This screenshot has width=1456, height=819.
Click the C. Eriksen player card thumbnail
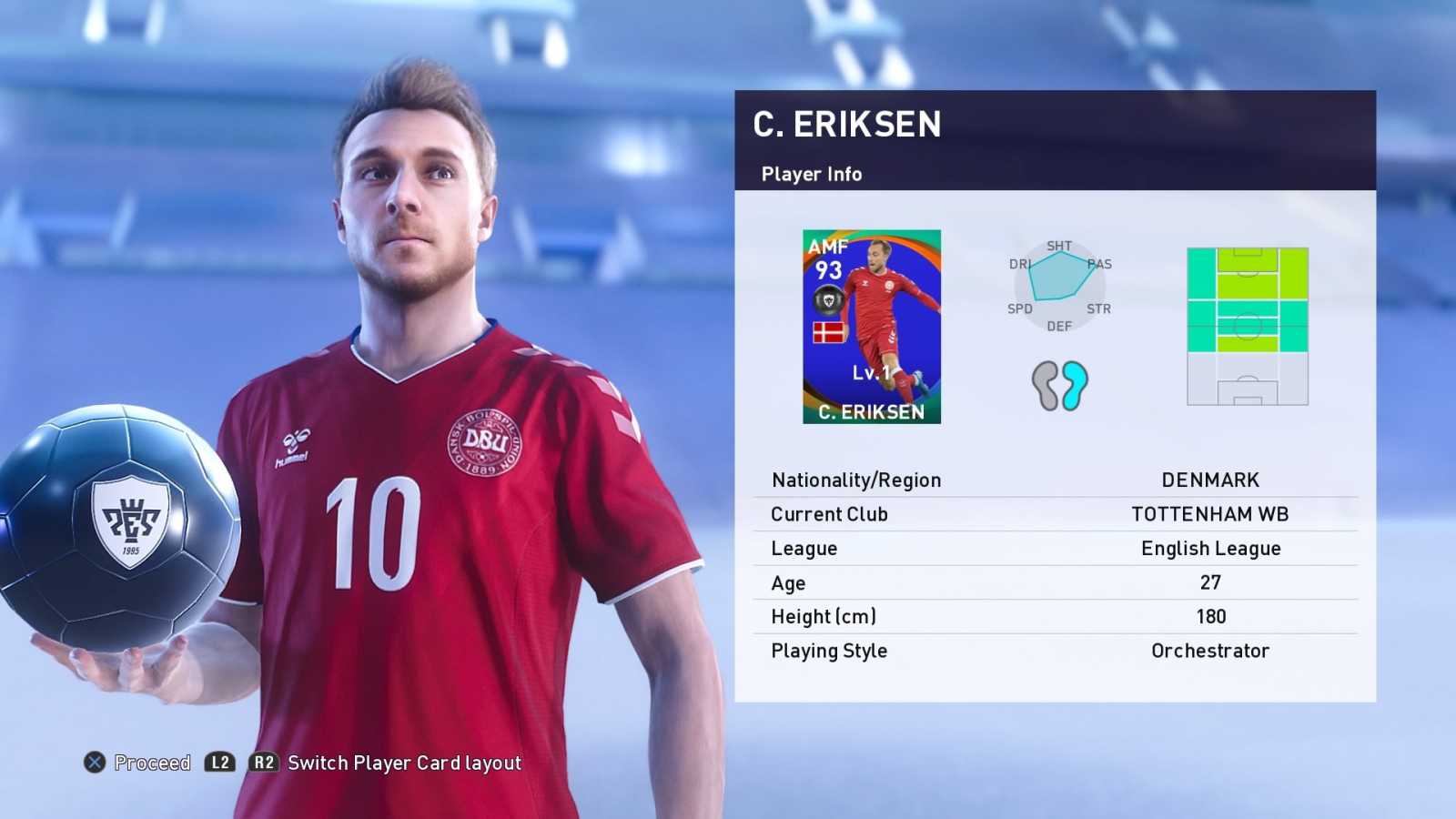[873, 328]
